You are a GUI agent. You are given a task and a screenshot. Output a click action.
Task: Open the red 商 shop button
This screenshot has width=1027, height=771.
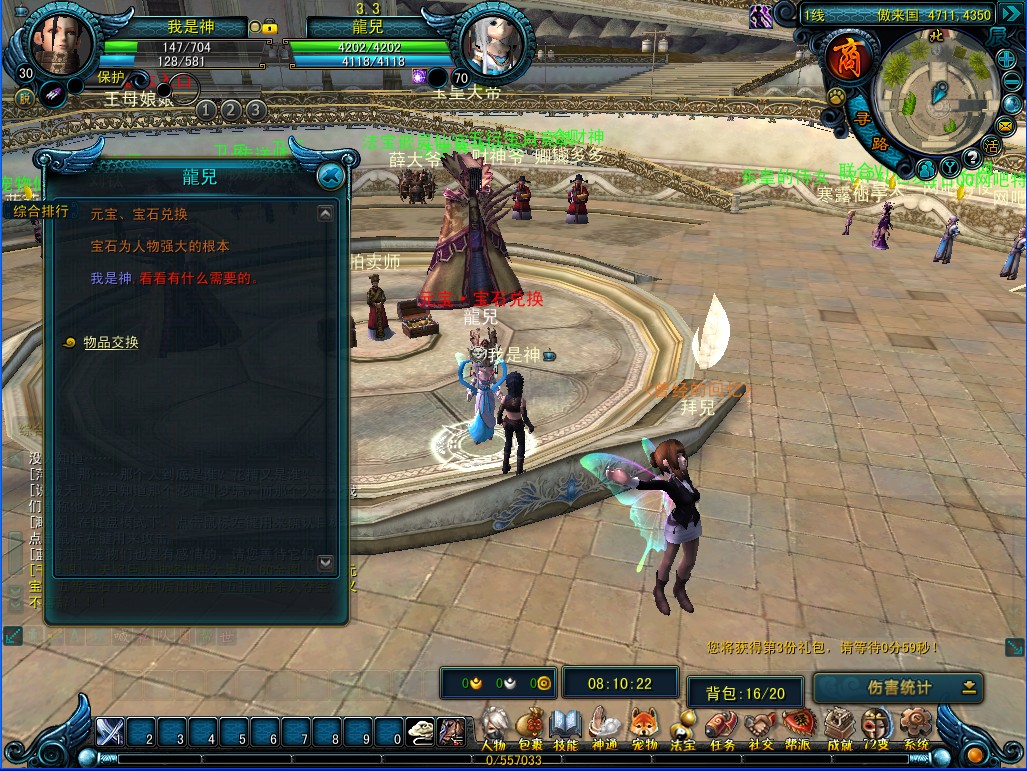point(842,56)
